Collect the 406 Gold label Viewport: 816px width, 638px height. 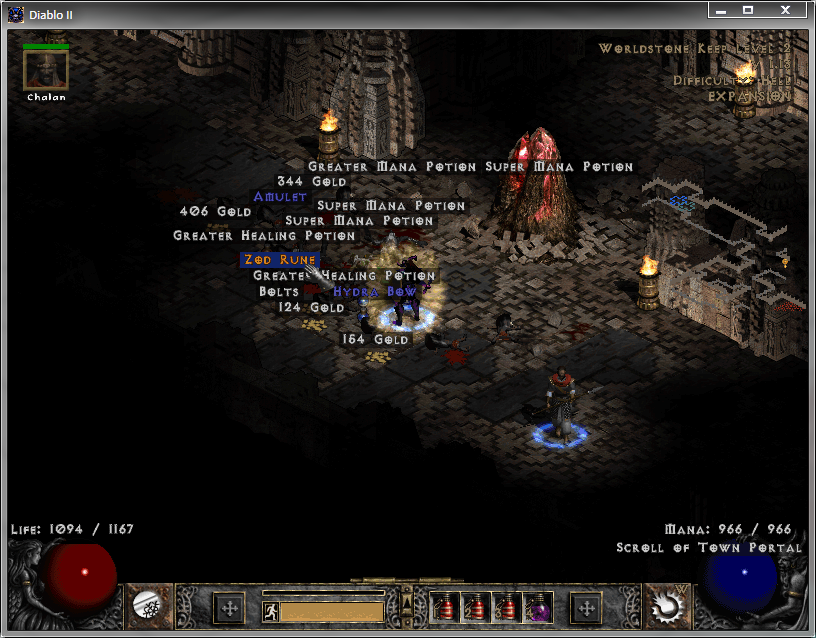tap(215, 212)
